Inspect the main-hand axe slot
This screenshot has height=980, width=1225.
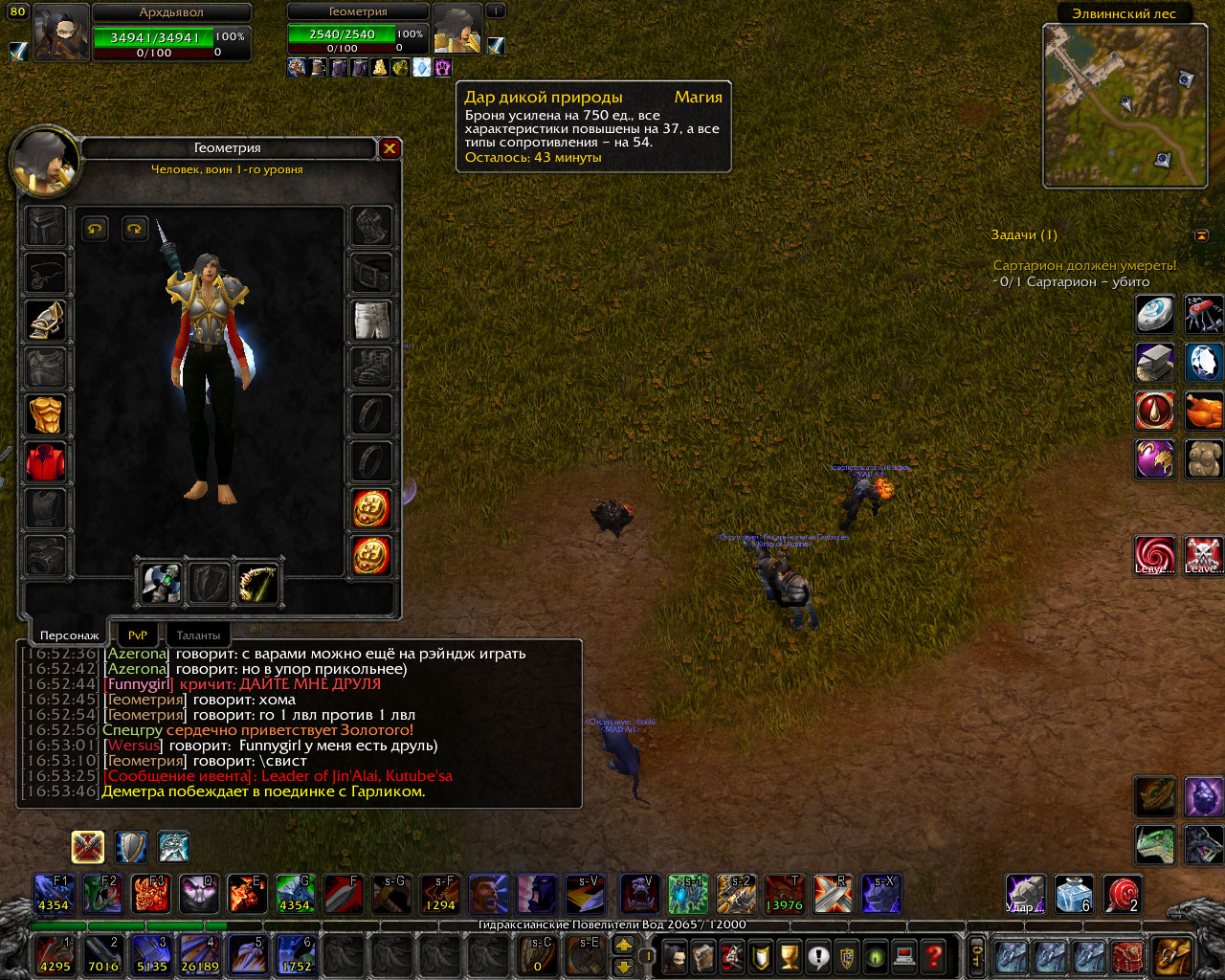[162, 583]
